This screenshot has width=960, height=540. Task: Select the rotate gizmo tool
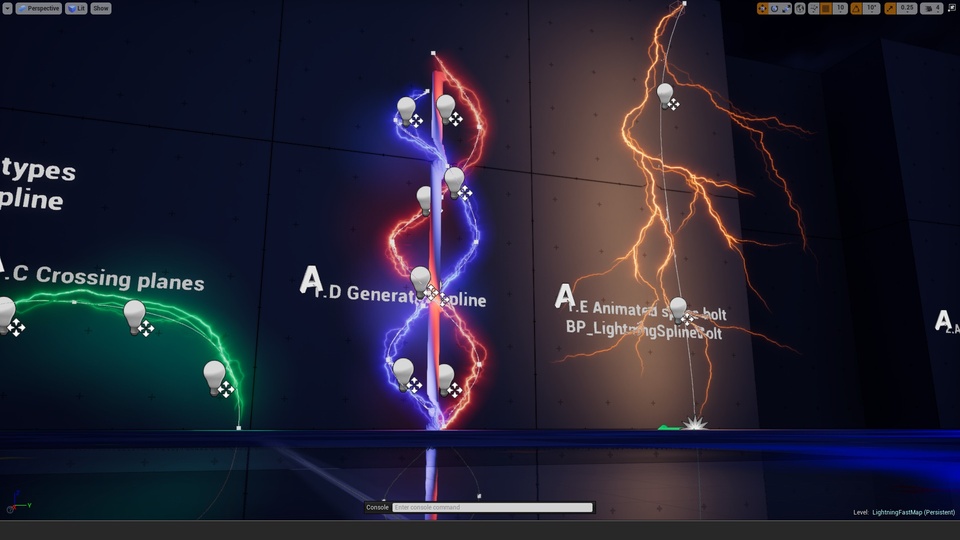(x=775, y=8)
